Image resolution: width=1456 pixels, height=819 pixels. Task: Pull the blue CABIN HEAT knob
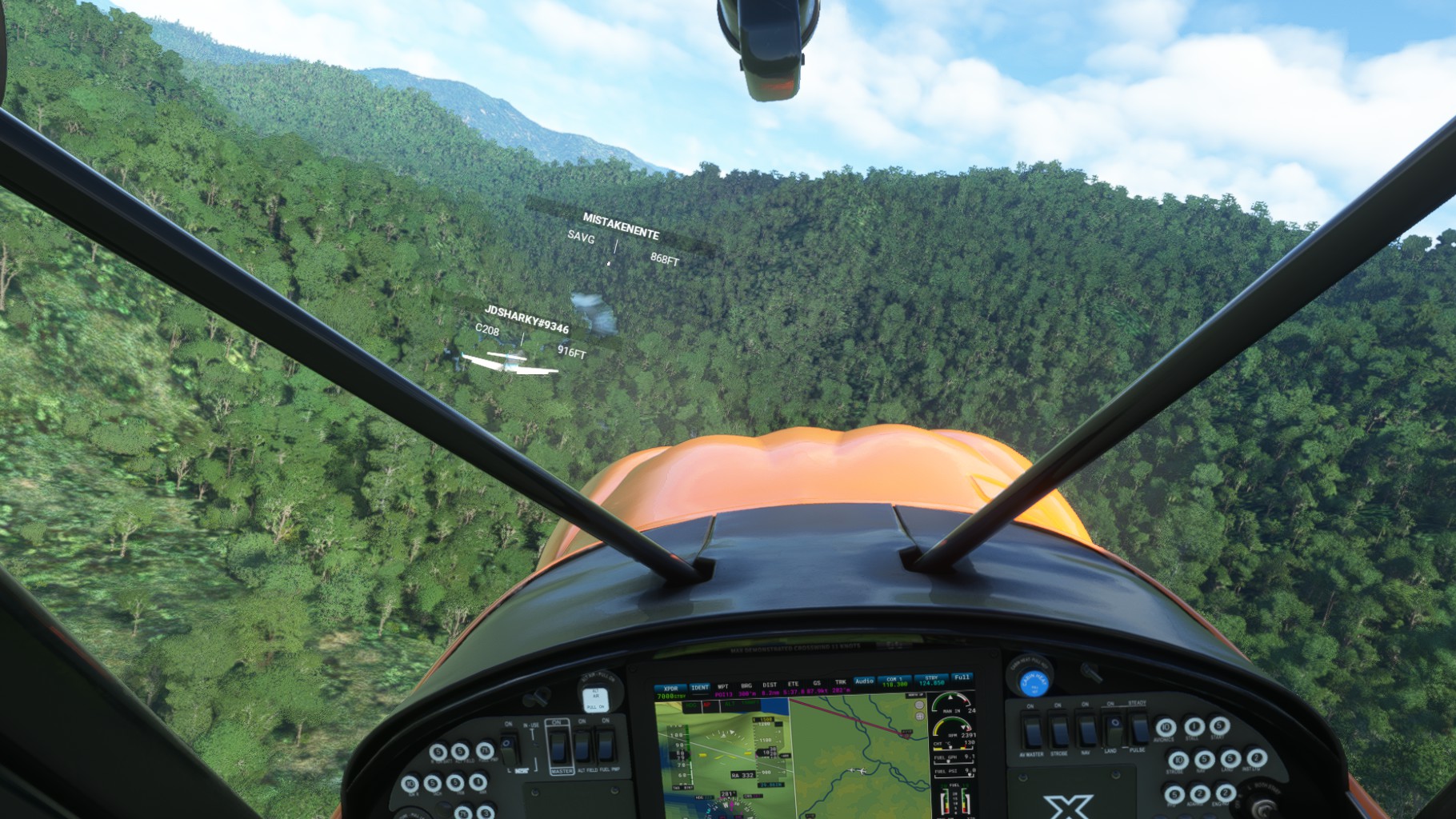[1034, 683]
